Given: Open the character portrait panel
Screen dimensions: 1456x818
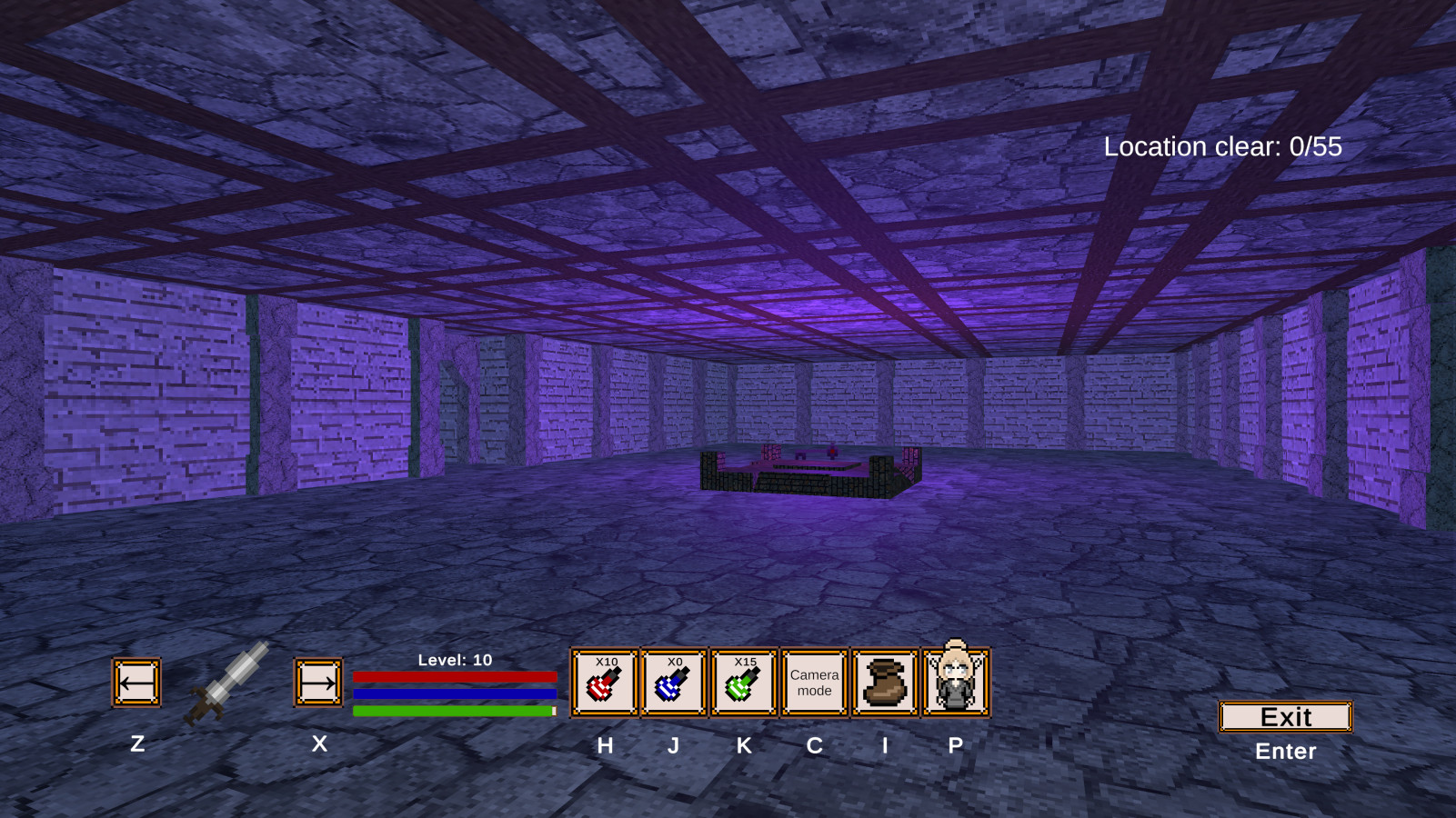Looking at the screenshot, I should click(x=955, y=683).
